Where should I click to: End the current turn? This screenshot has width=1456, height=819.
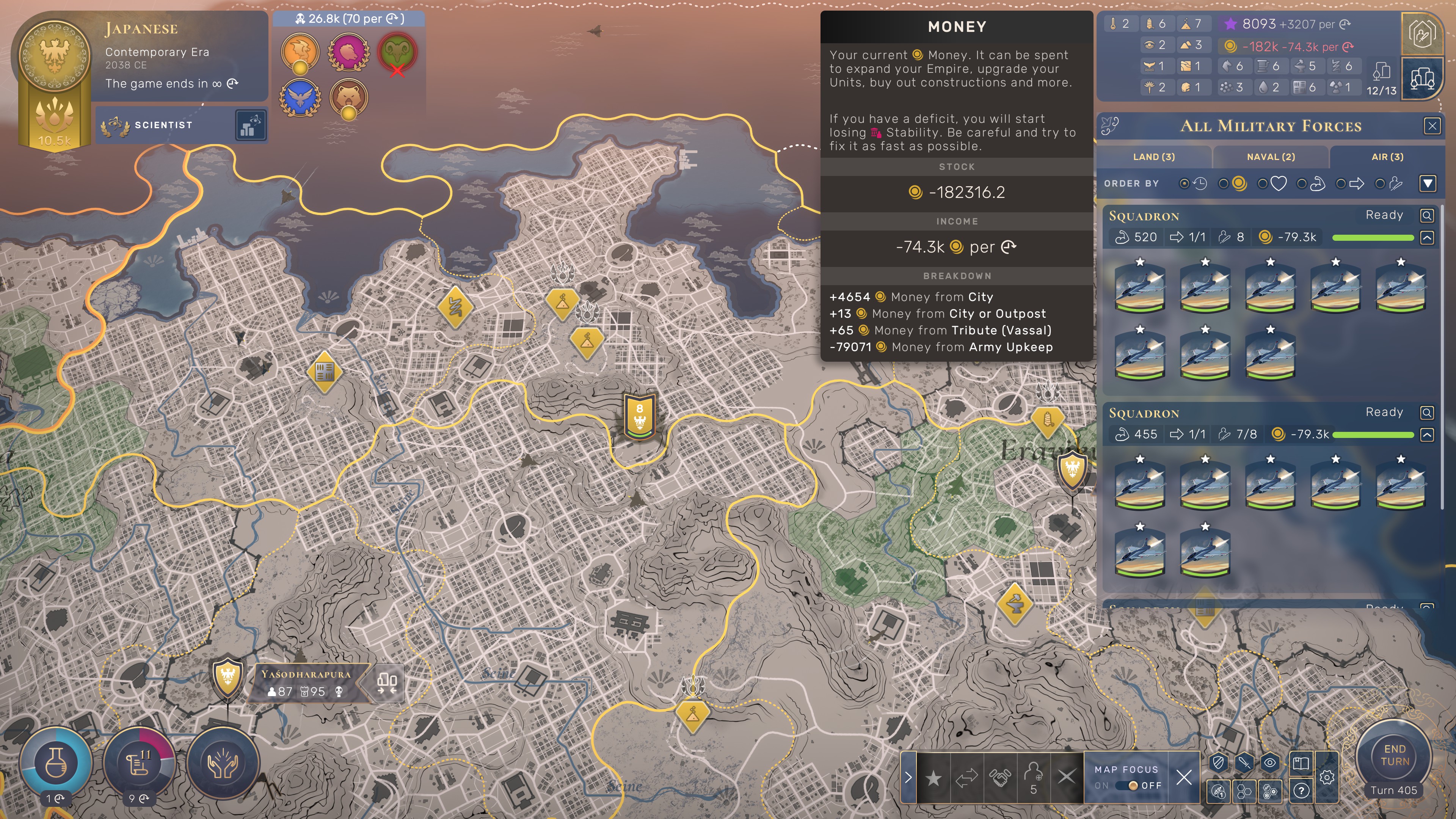[1394, 756]
